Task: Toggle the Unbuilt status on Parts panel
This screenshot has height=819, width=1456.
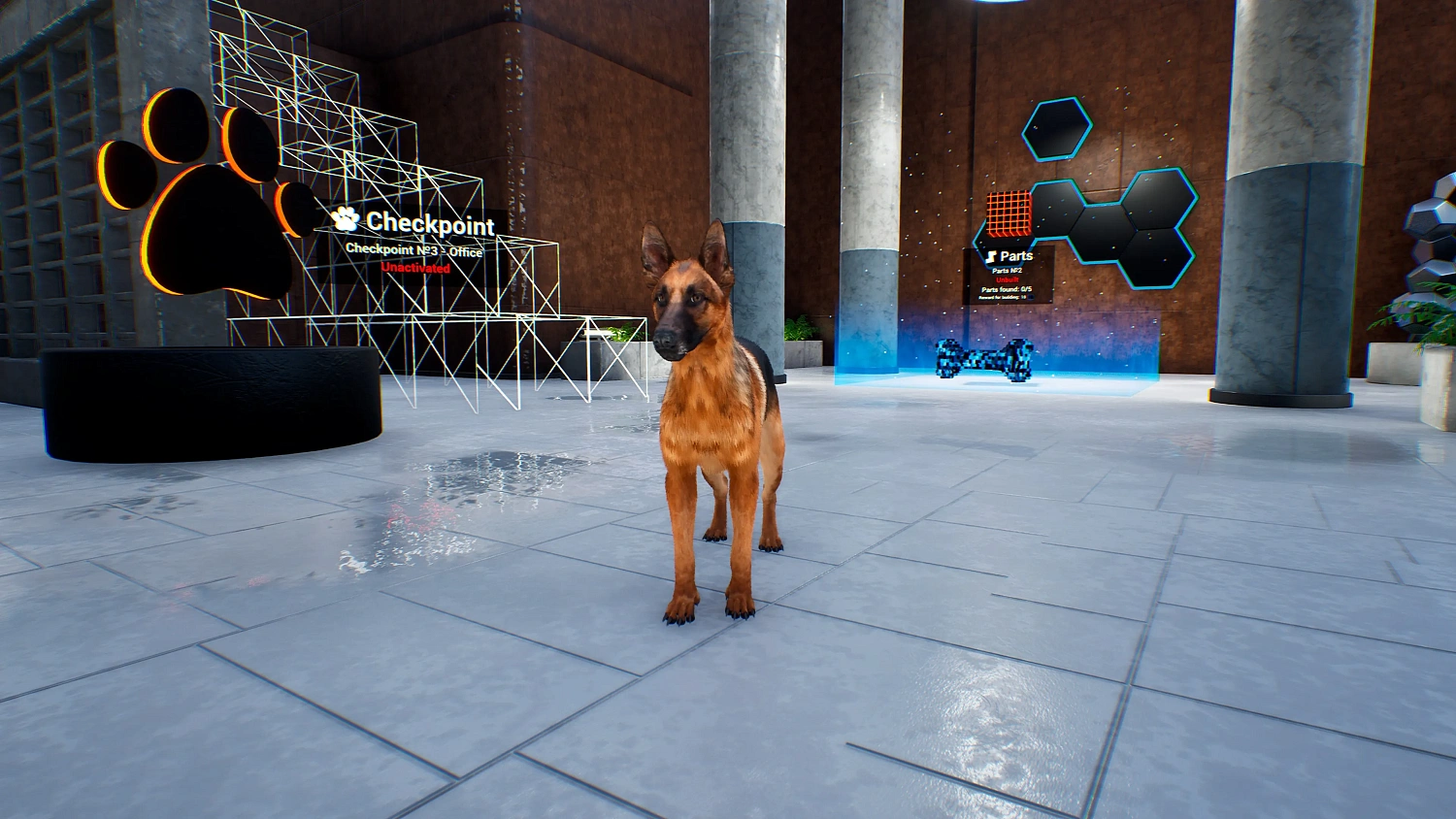Action: point(1007,279)
